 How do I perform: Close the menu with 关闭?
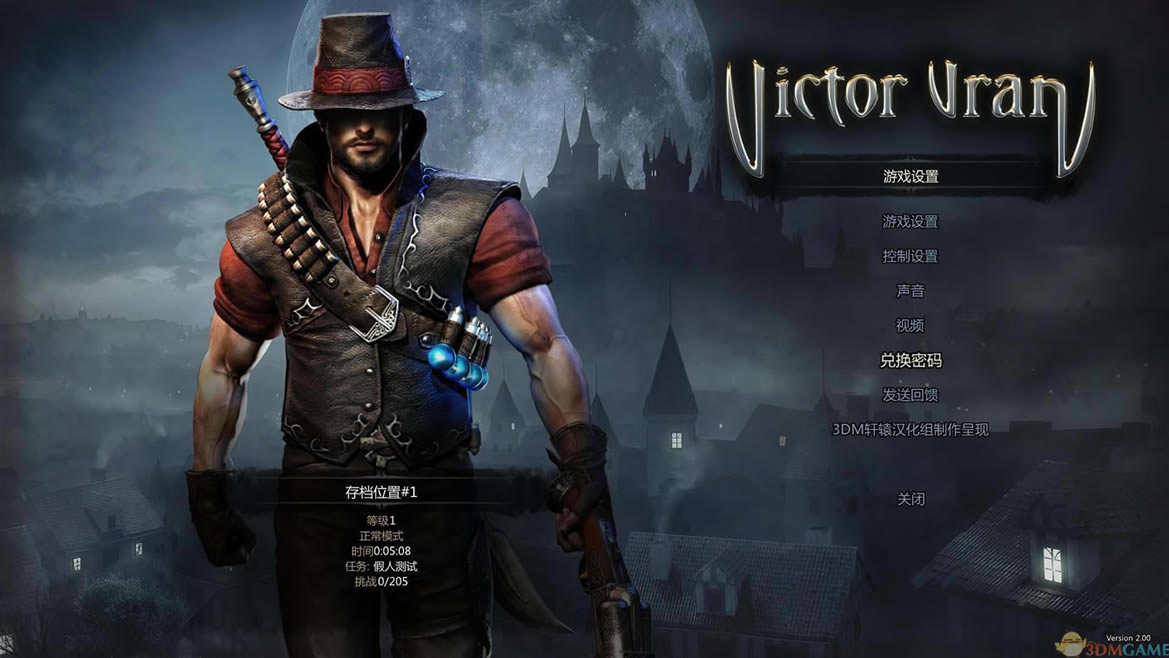coord(910,499)
